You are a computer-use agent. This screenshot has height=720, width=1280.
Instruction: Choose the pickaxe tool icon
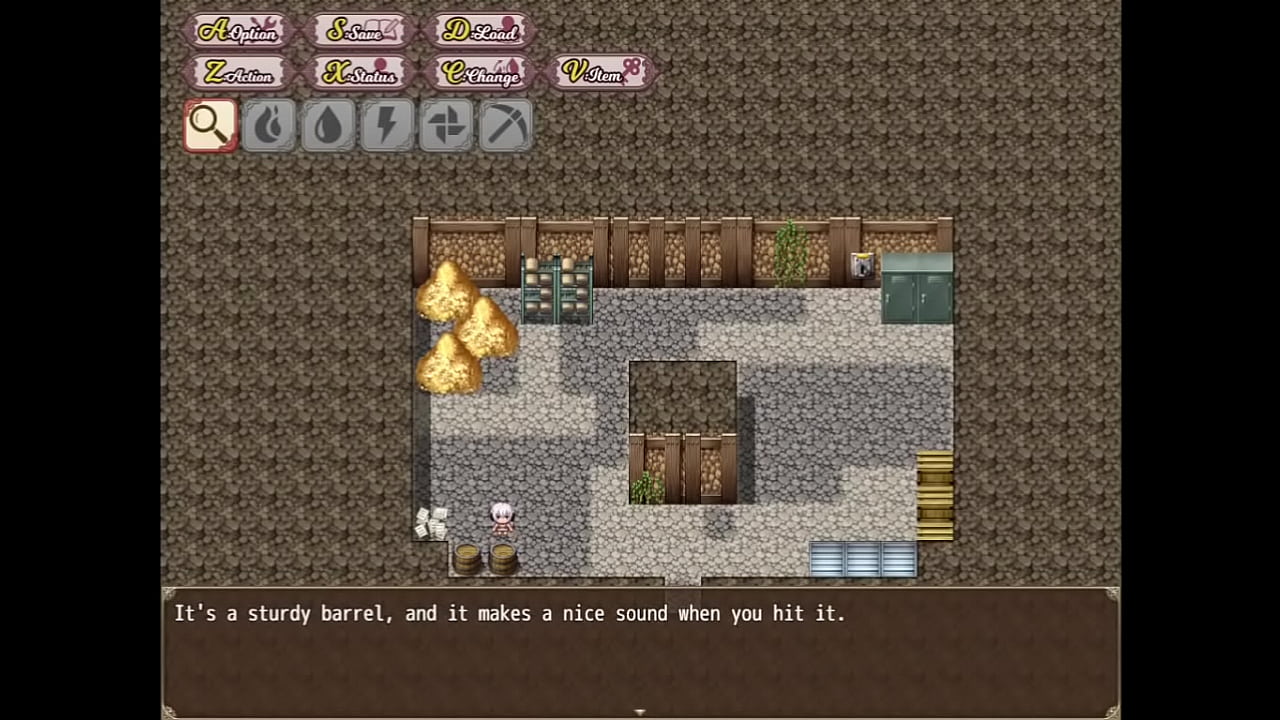pos(505,126)
